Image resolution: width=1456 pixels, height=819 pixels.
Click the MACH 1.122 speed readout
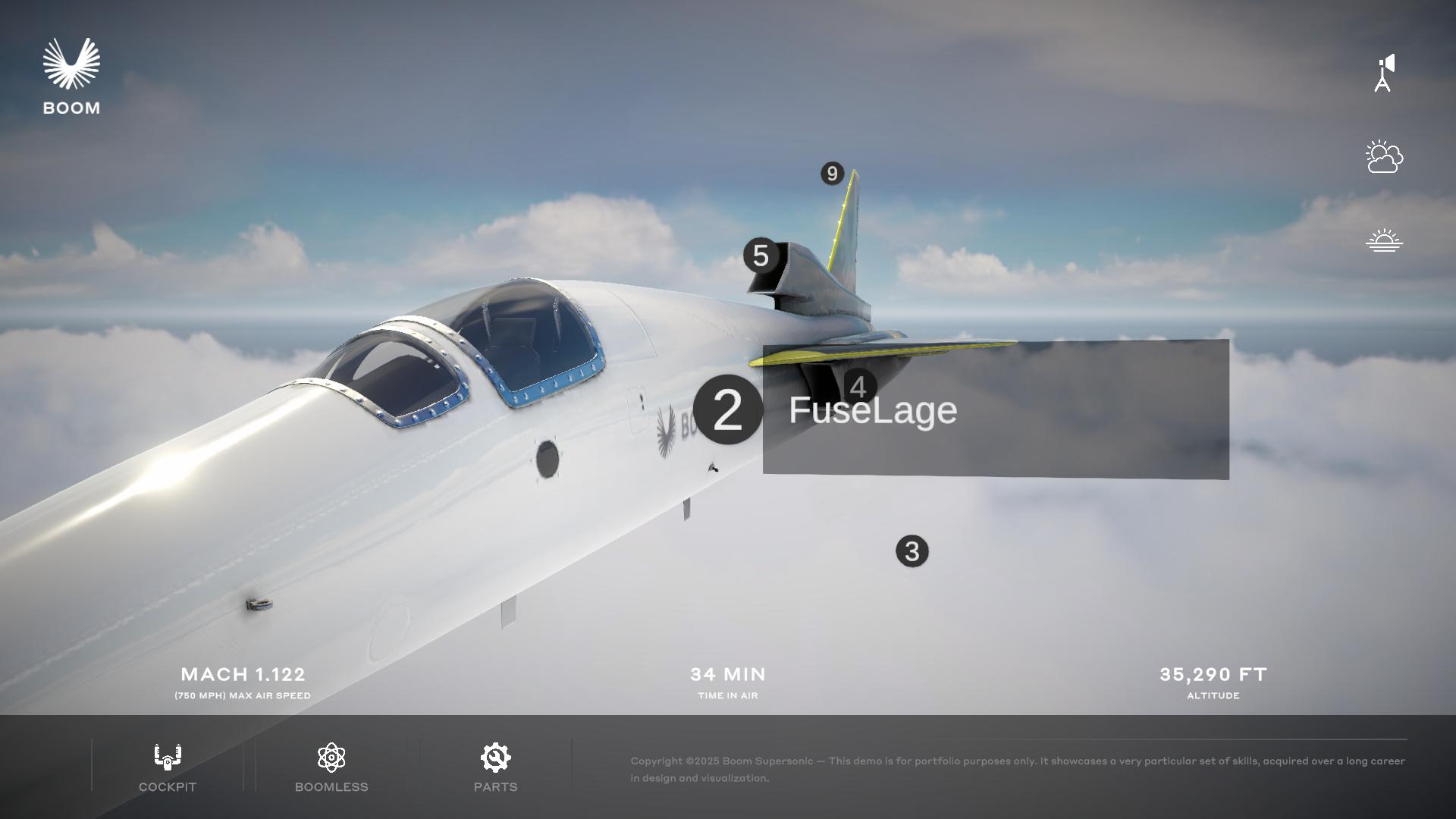[241, 674]
